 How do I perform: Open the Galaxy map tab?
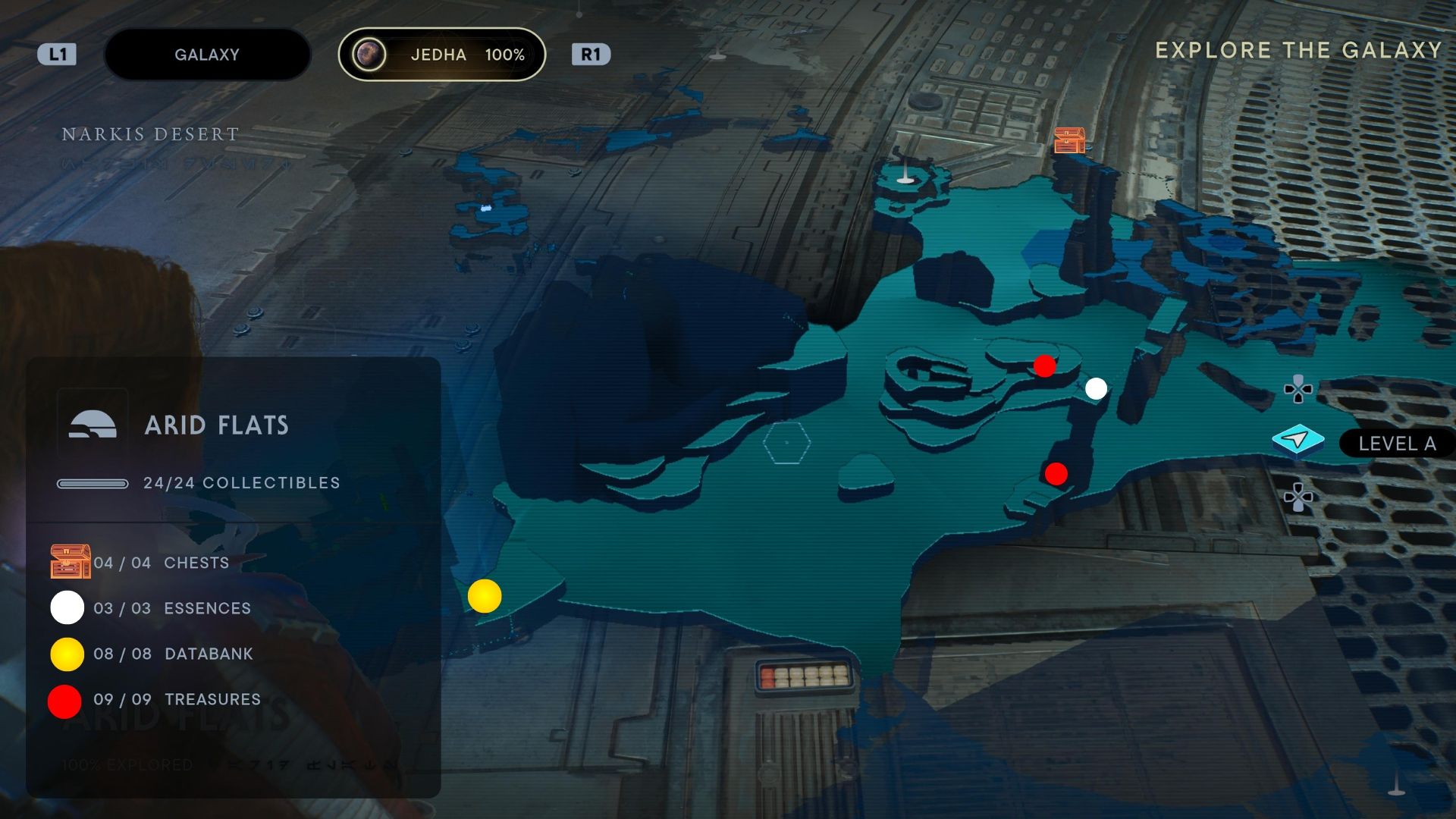206,55
